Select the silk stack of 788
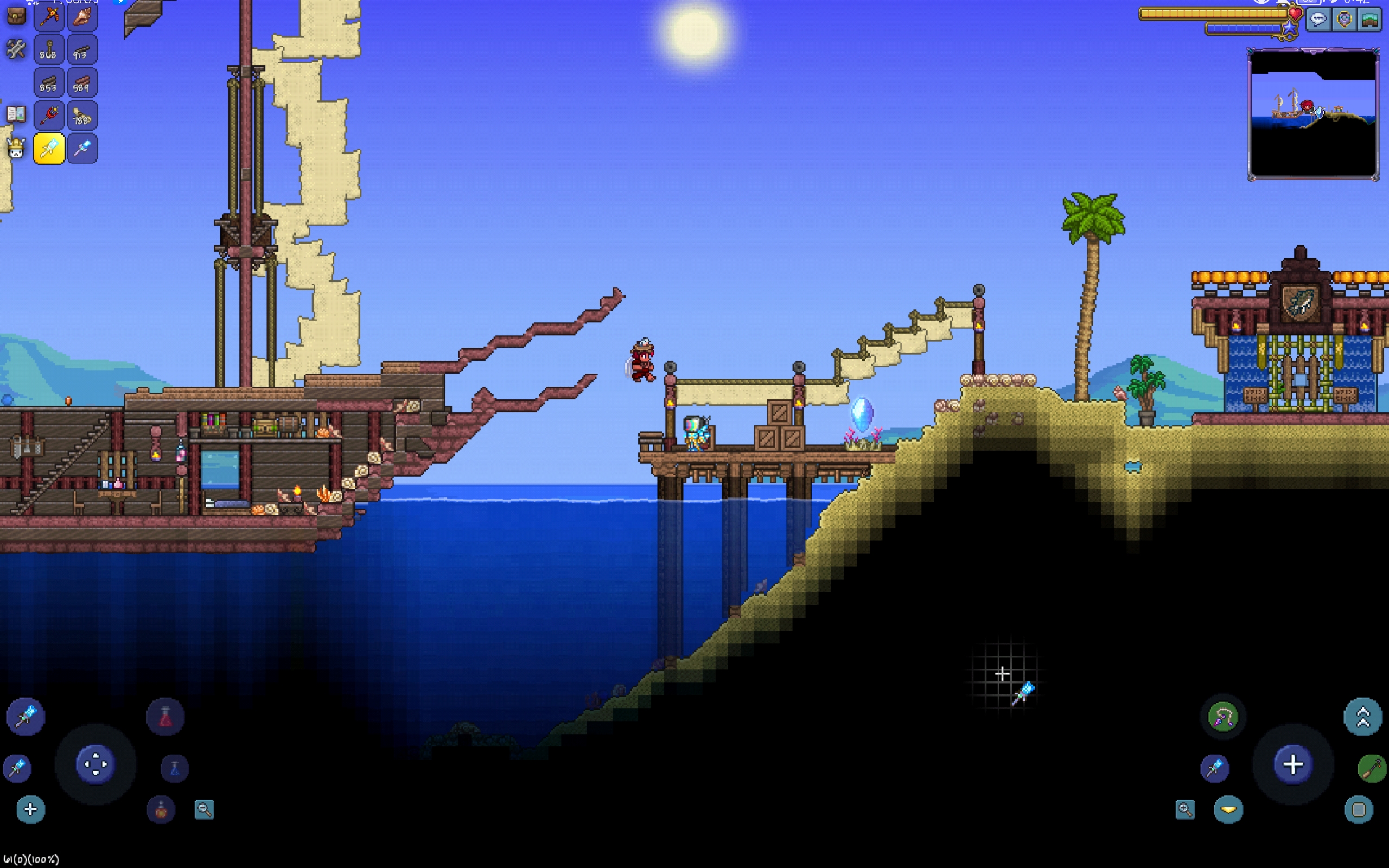Image resolution: width=1389 pixels, height=868 pixels. click(82, 116)
